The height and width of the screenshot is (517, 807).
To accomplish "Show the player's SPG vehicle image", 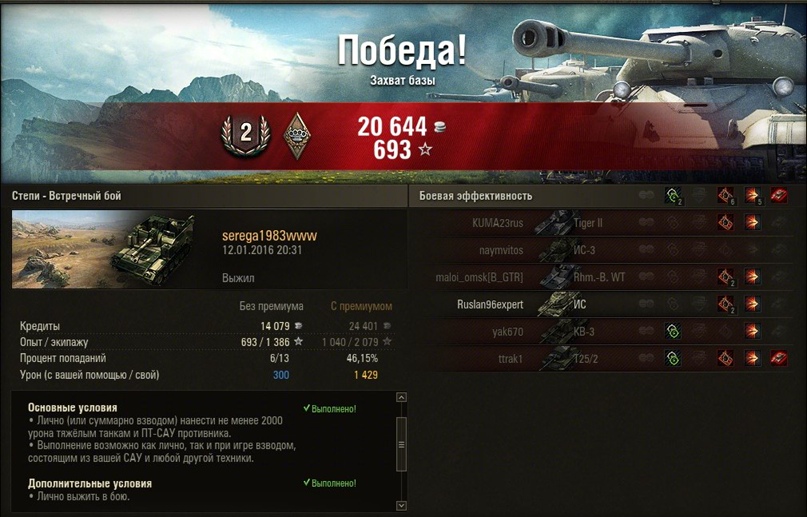I will click(x=160, y=251).
